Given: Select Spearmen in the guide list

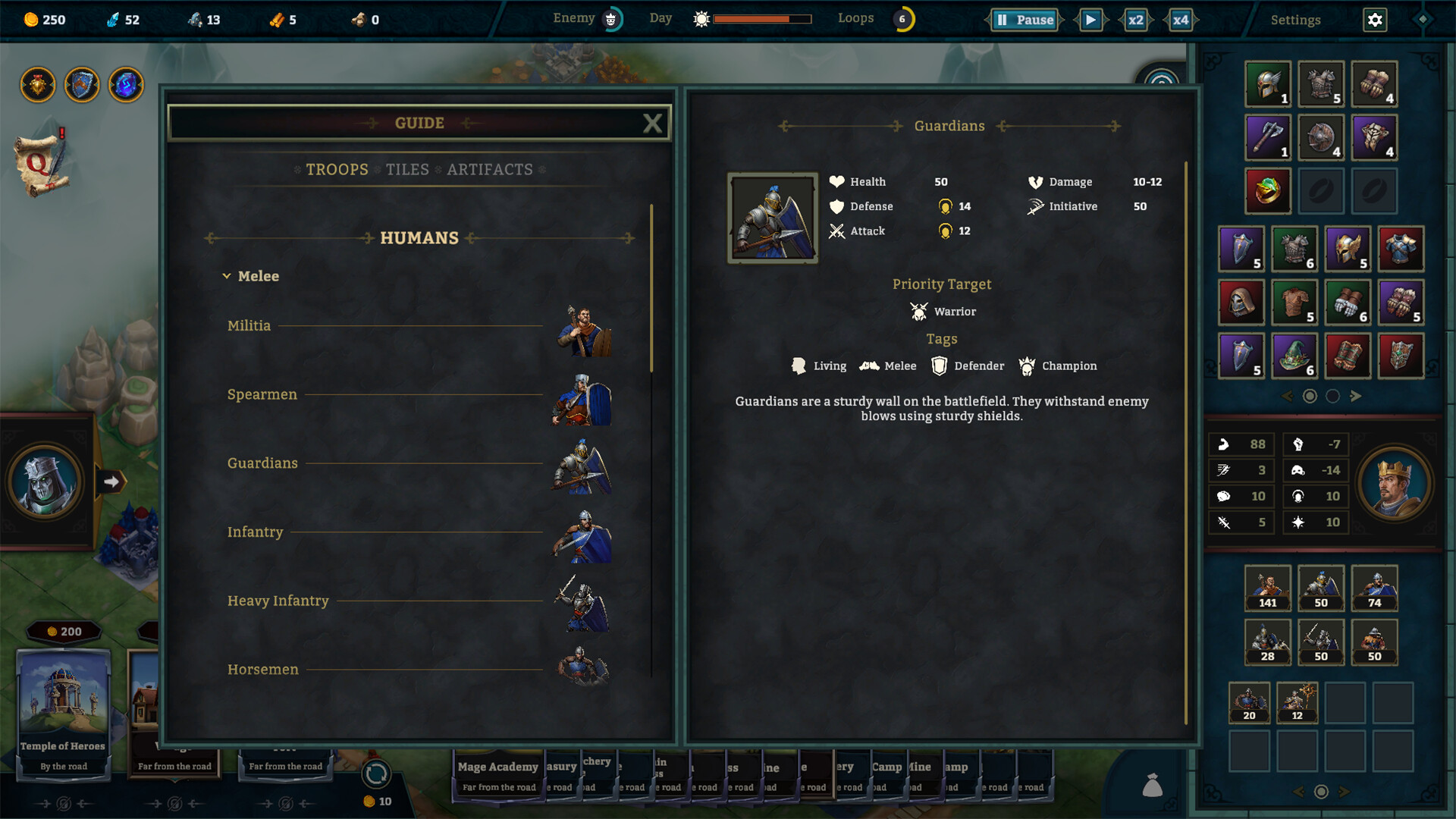Looking at the screenshot, I should [x=262, y=395].
